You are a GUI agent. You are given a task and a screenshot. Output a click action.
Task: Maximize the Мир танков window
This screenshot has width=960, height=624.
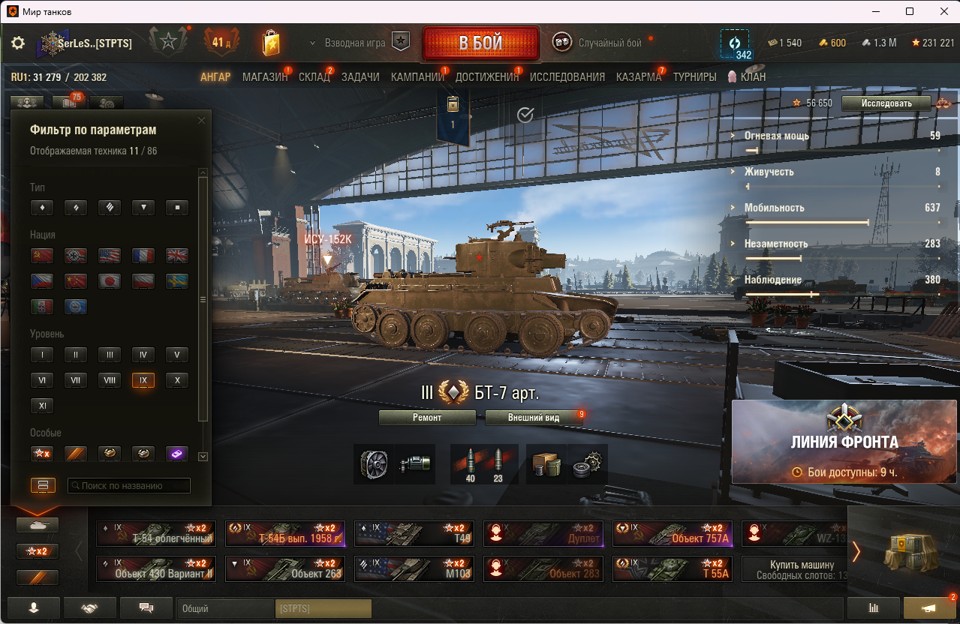[910, 11]
